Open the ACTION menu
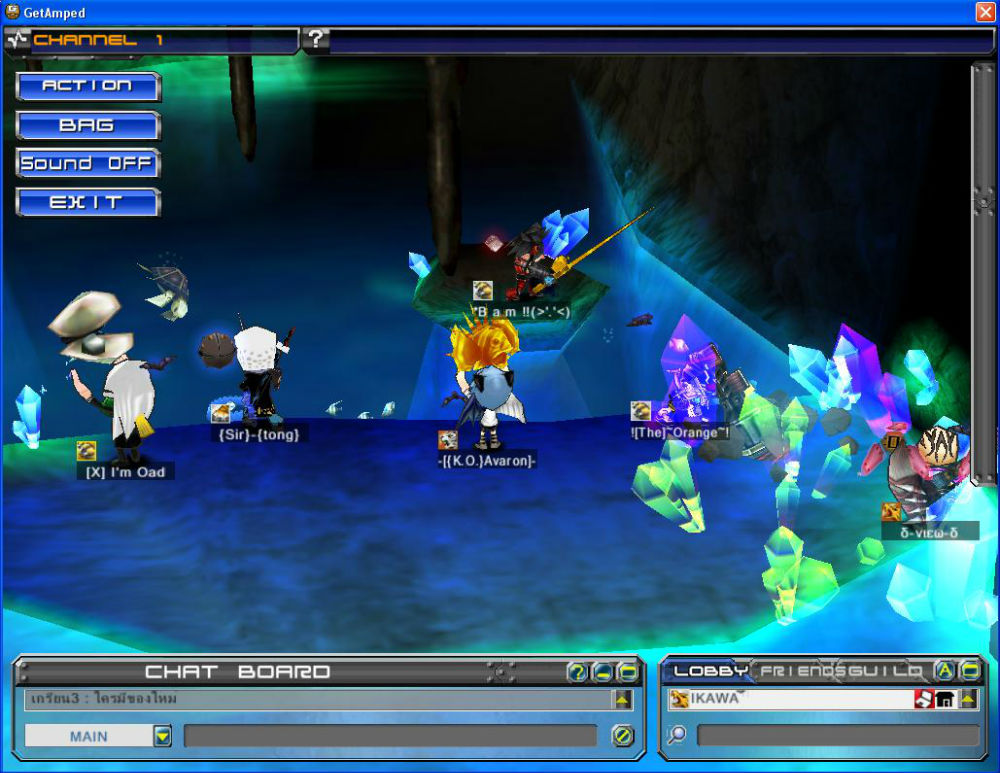This screenshot has width=1000, height=773. point(88,86)
